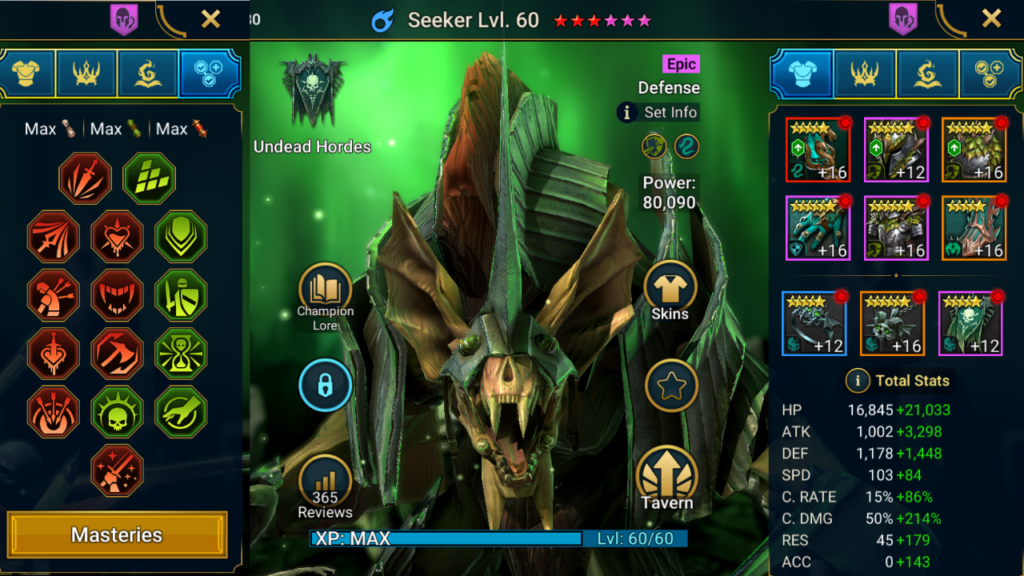This screenshot has height=576, width=1024.
Task: Open the Skins menu
Action: point(670,291)
